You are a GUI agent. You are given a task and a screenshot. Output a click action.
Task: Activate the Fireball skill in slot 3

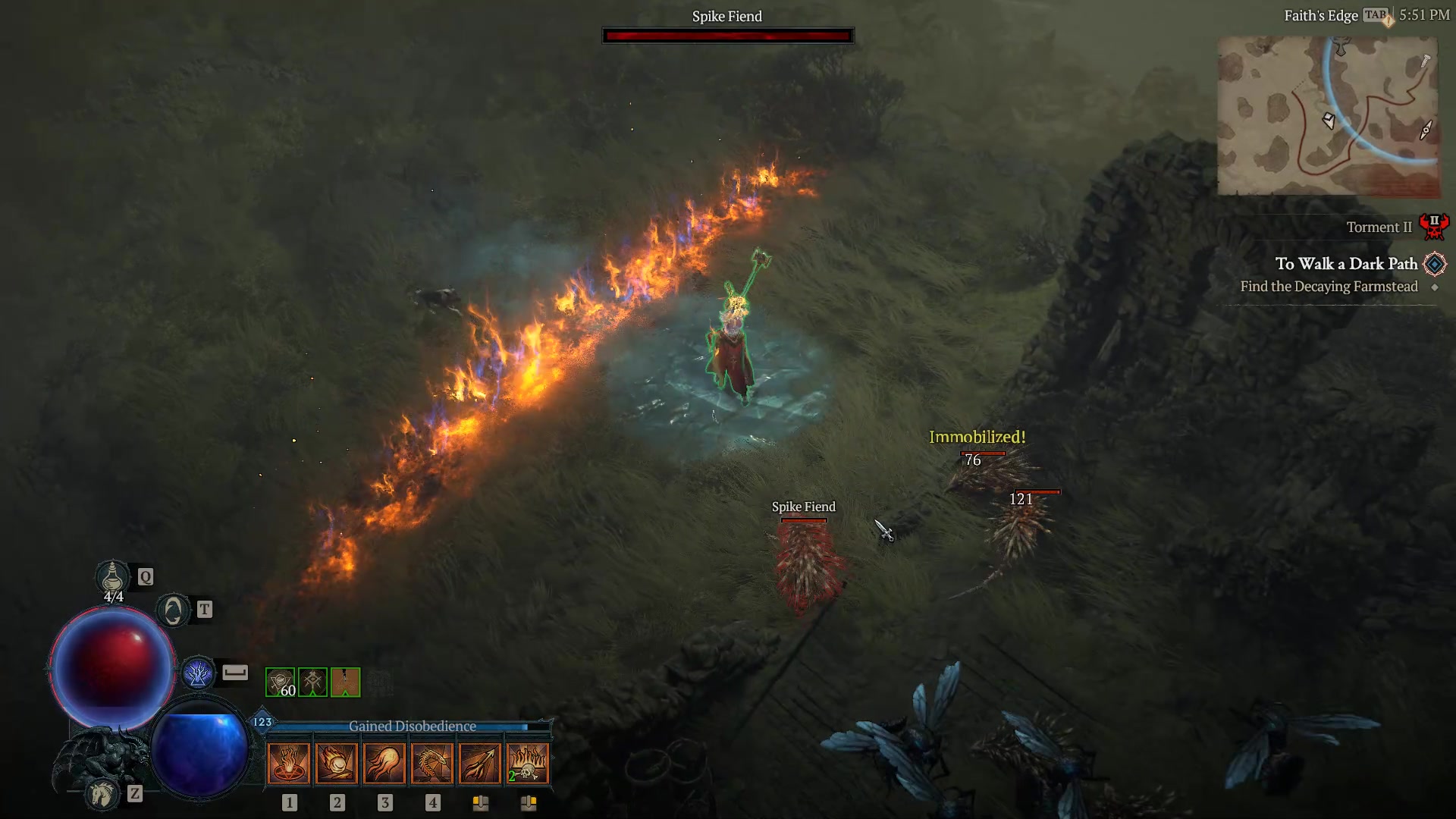coord(385,762)
